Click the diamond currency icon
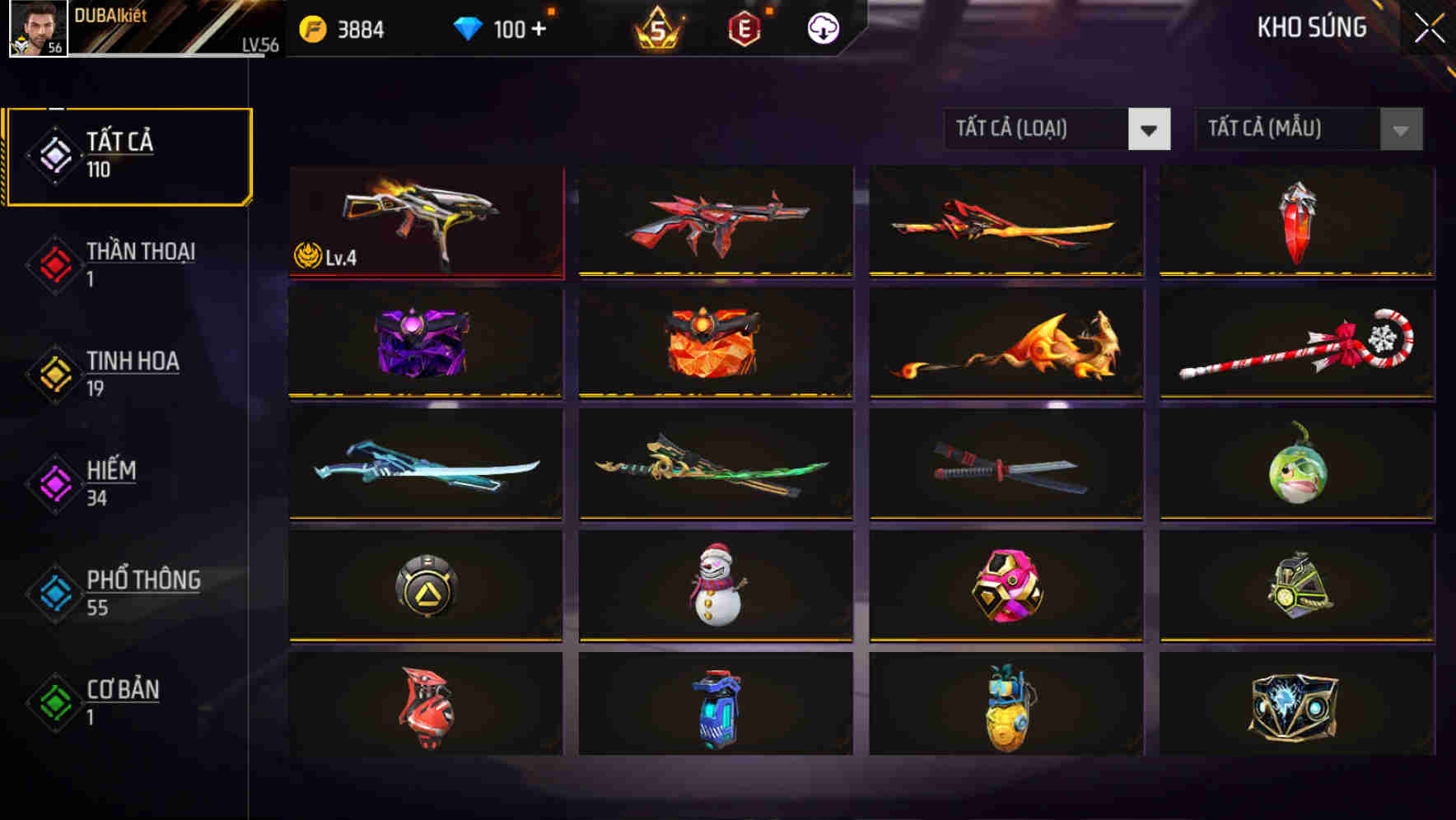The width and height of the screenshot is (1456, 820). (468, 27)
